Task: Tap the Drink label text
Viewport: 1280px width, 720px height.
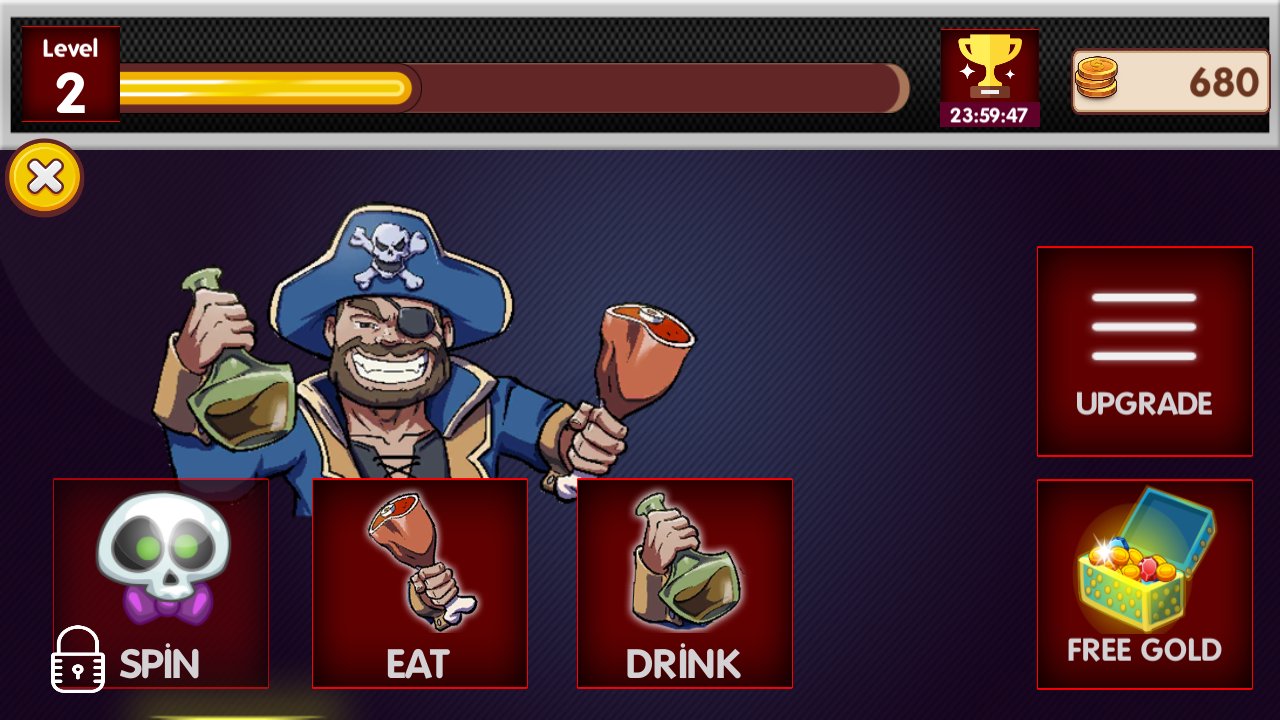Action: (x=683, y=662)
